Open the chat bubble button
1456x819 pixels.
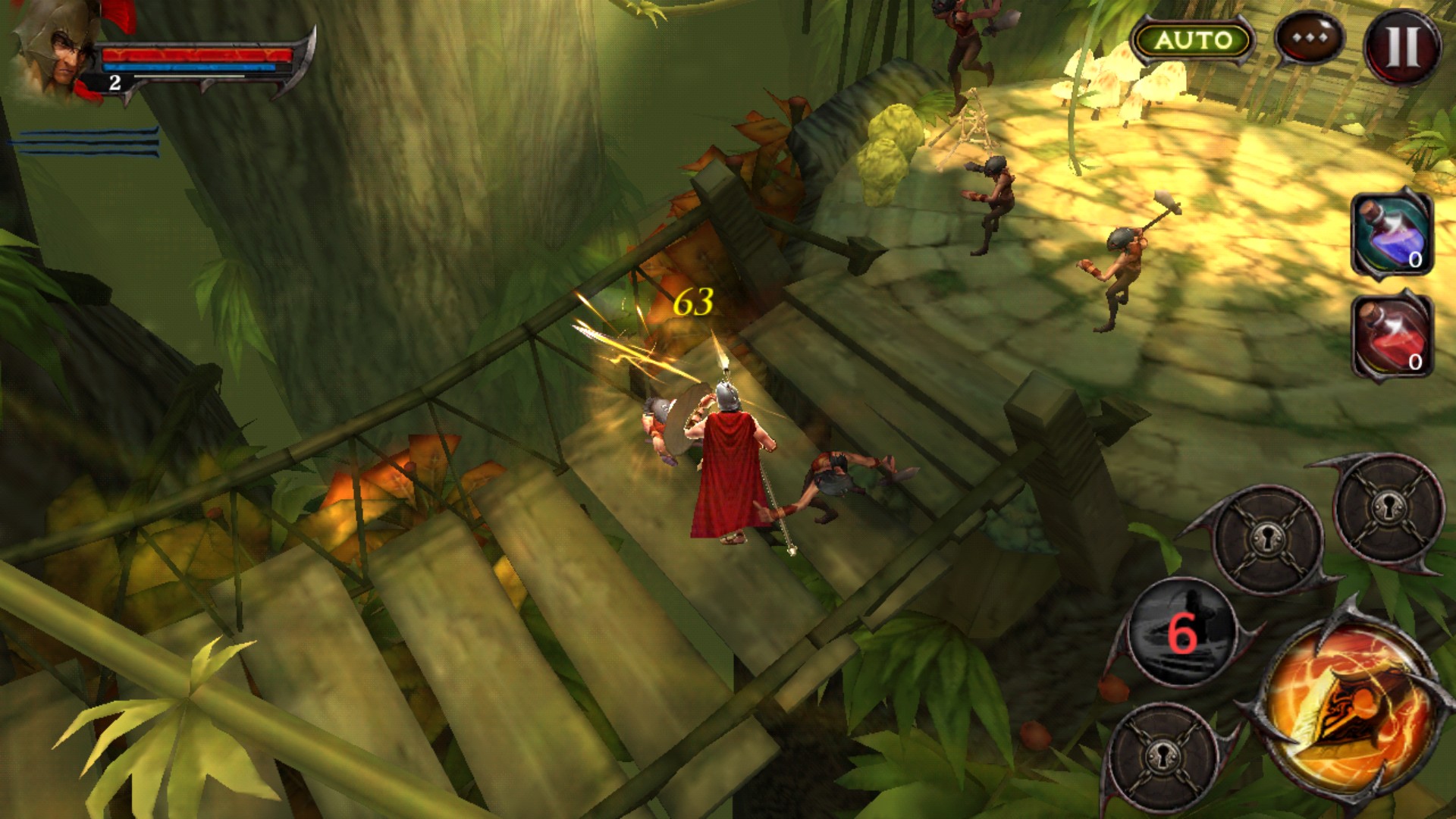click(x=1310, y=38)
